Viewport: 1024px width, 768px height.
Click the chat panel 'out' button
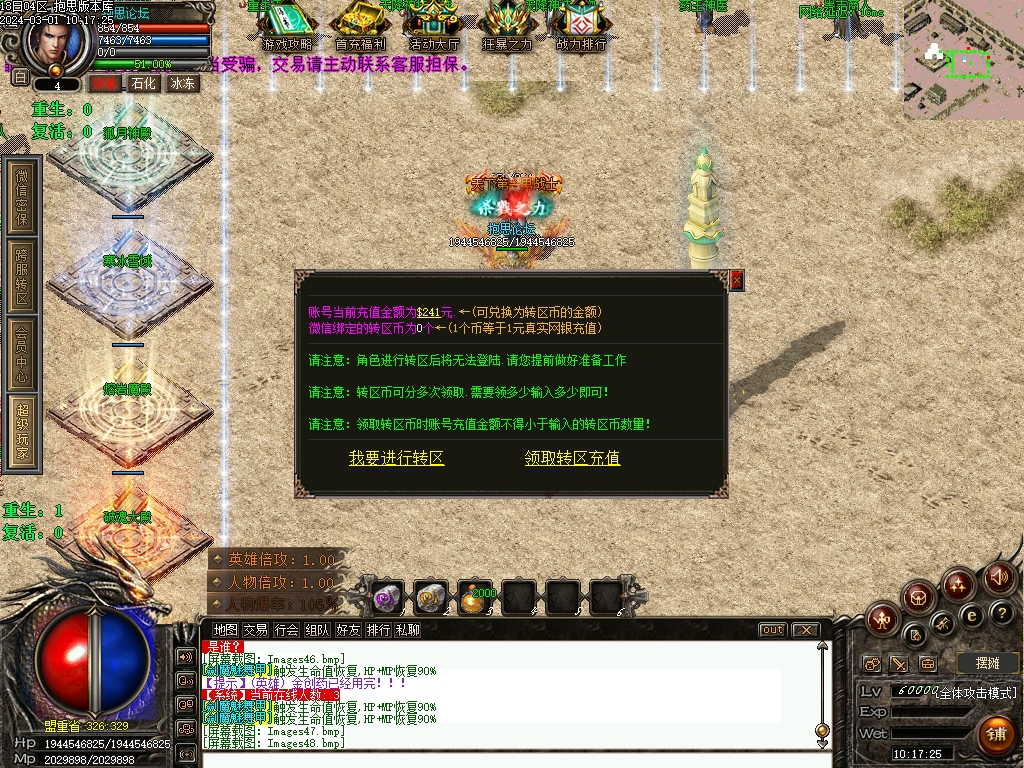[772, 630]
